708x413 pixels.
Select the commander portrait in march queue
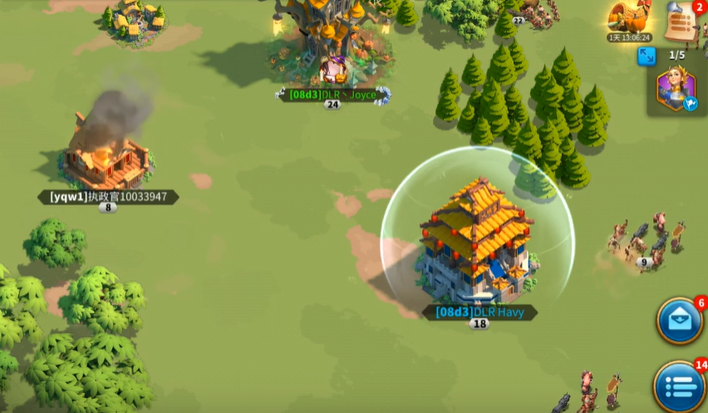click(675, 89)
